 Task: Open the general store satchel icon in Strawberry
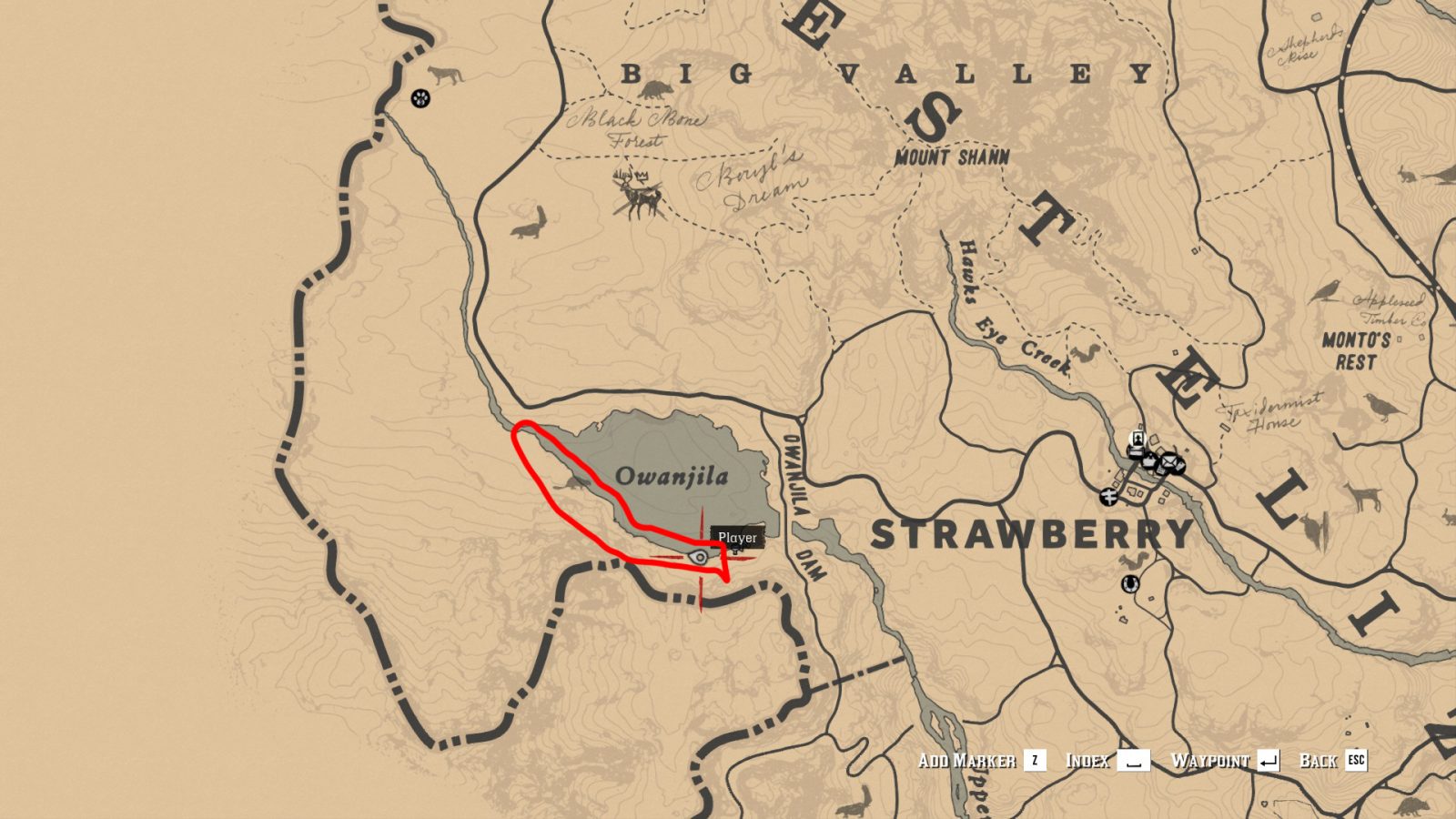(1149, 460)
